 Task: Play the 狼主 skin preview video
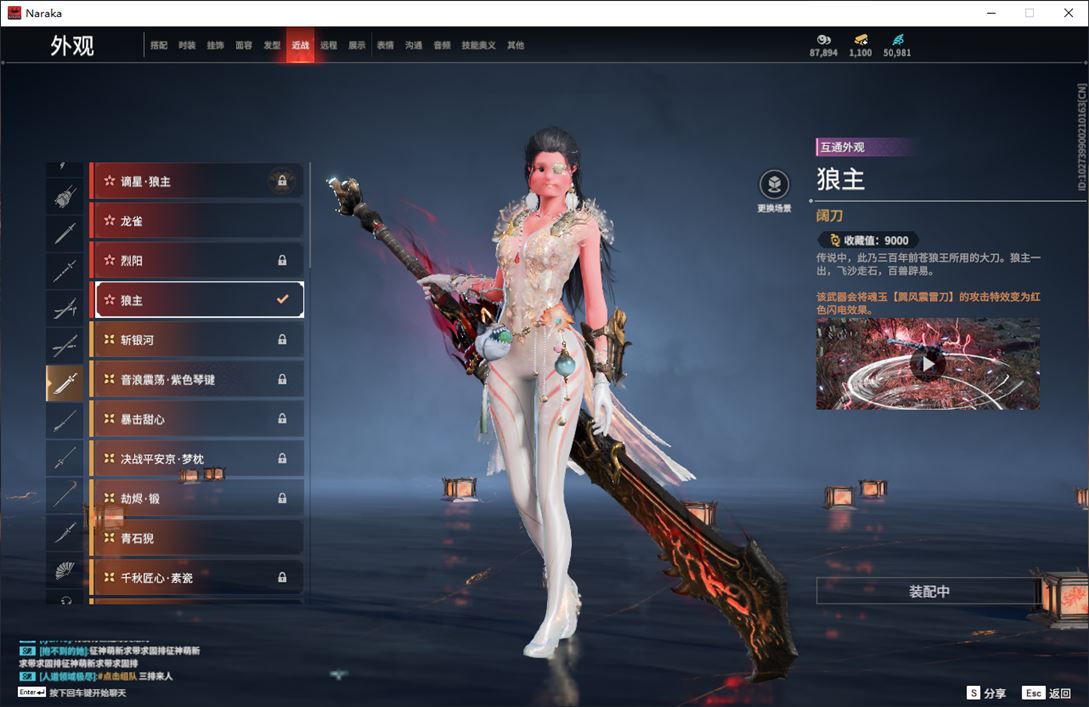[928, 364]
